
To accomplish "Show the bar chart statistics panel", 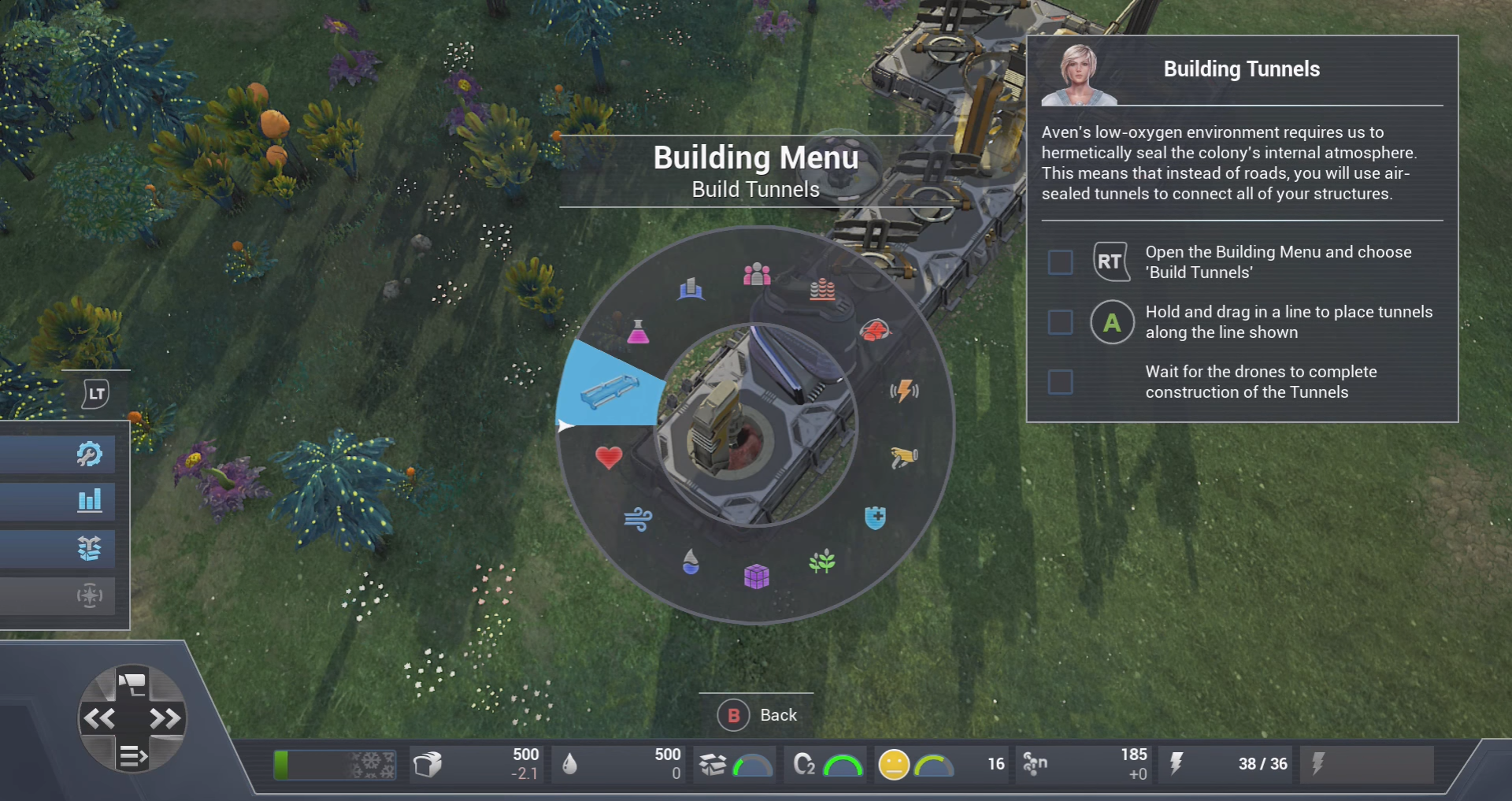I will click(89, 500).
